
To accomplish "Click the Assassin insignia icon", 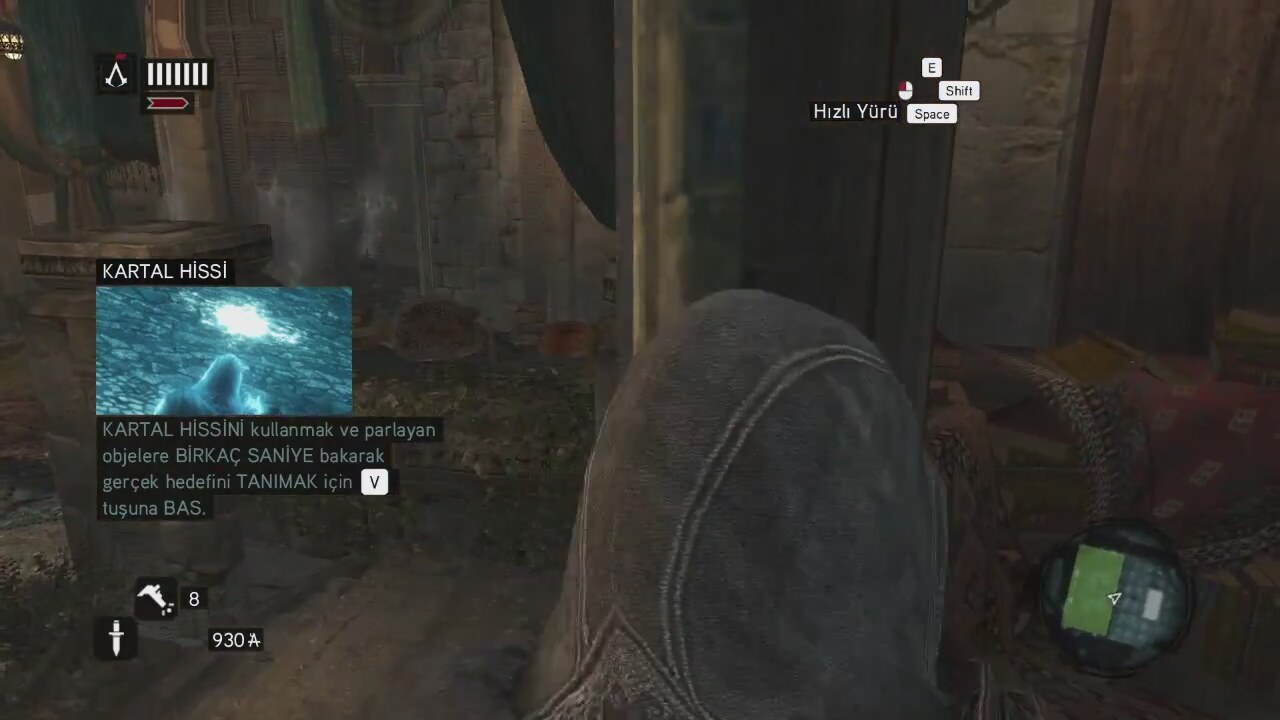I will point(117,74).
